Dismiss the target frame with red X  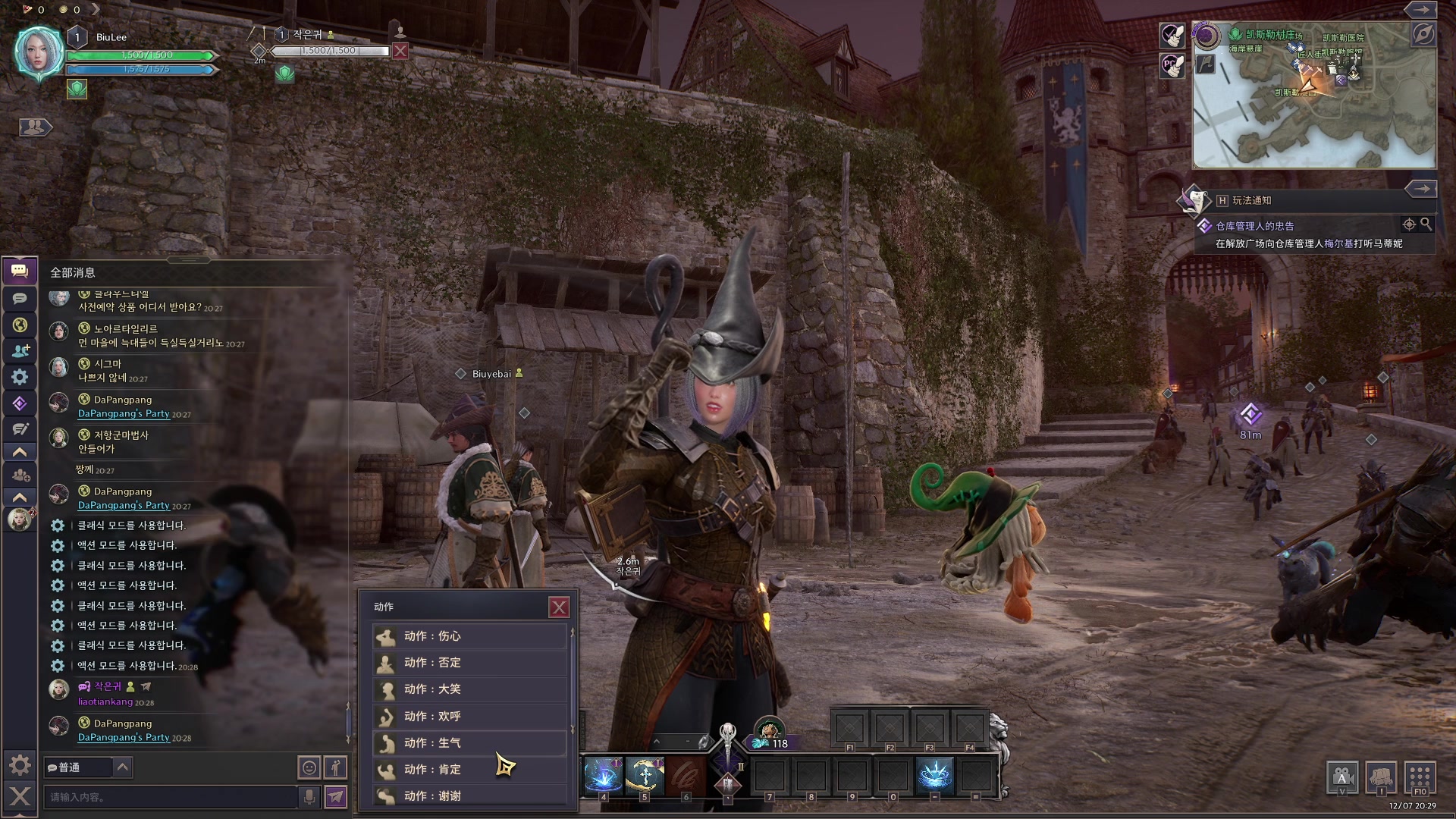(400, 51)
